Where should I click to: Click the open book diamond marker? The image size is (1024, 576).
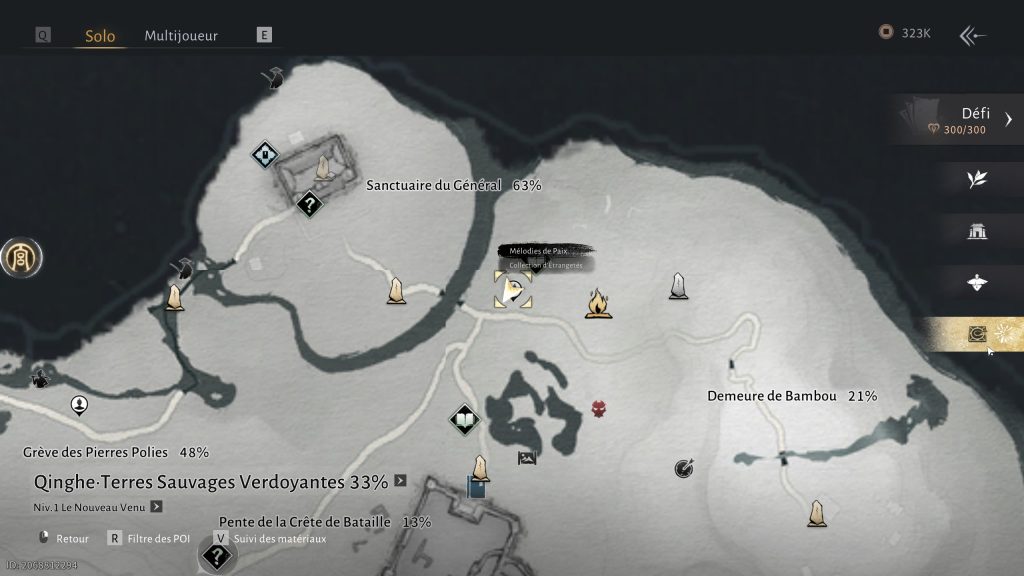coord(464,419)
